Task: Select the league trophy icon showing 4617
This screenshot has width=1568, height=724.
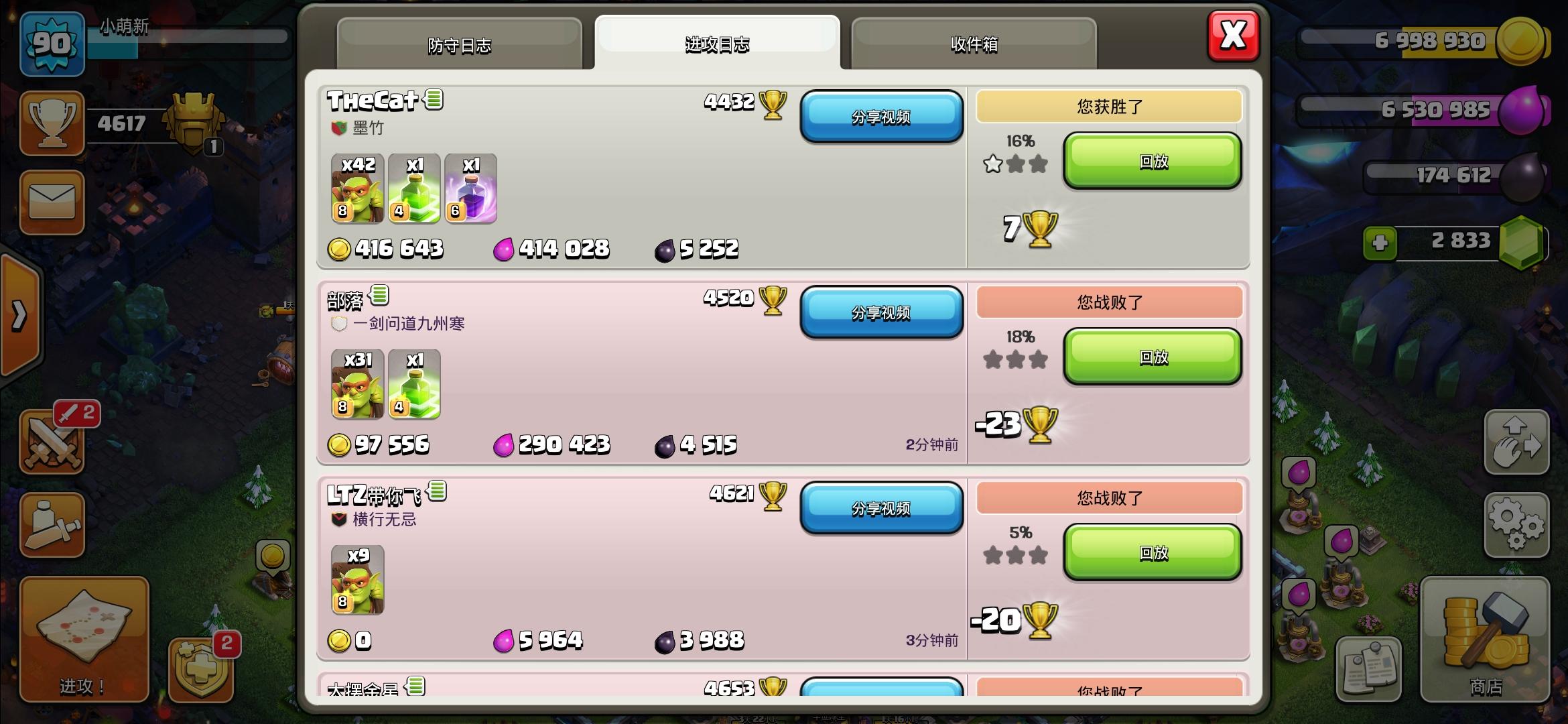Action: pos(52,124)
